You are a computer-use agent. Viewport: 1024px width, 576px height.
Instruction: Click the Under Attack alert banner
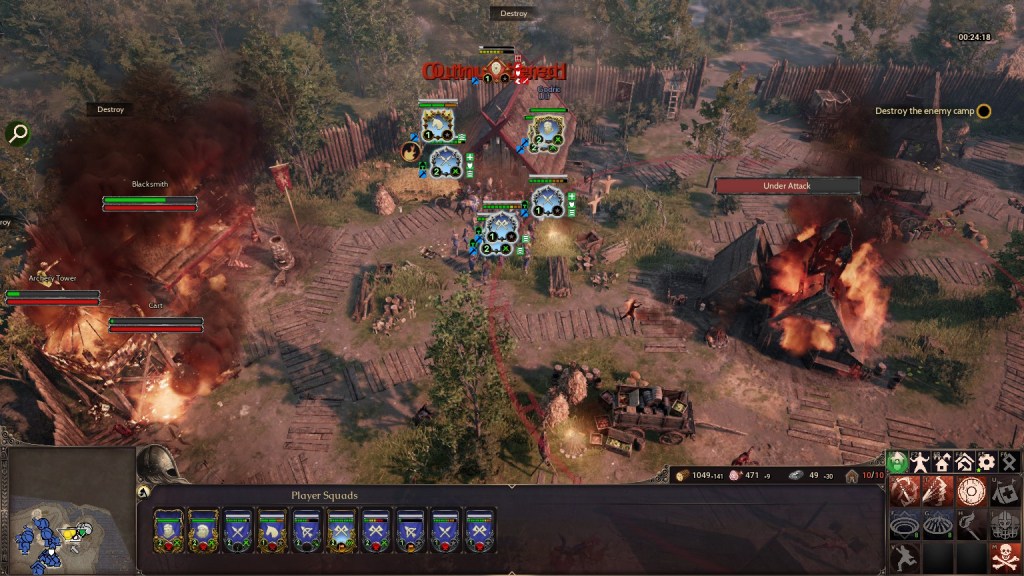click(x=787, y=186)
